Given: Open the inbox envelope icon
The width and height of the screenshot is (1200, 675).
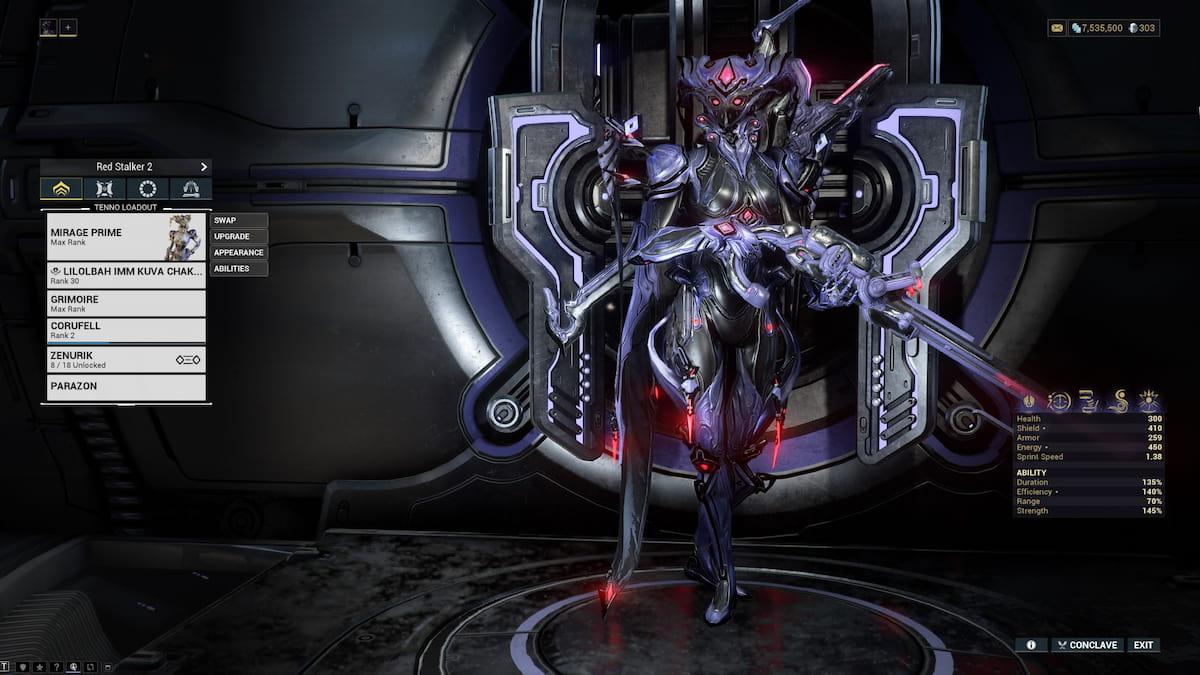Looking at the screenshot, I should tap(1057, 28).
